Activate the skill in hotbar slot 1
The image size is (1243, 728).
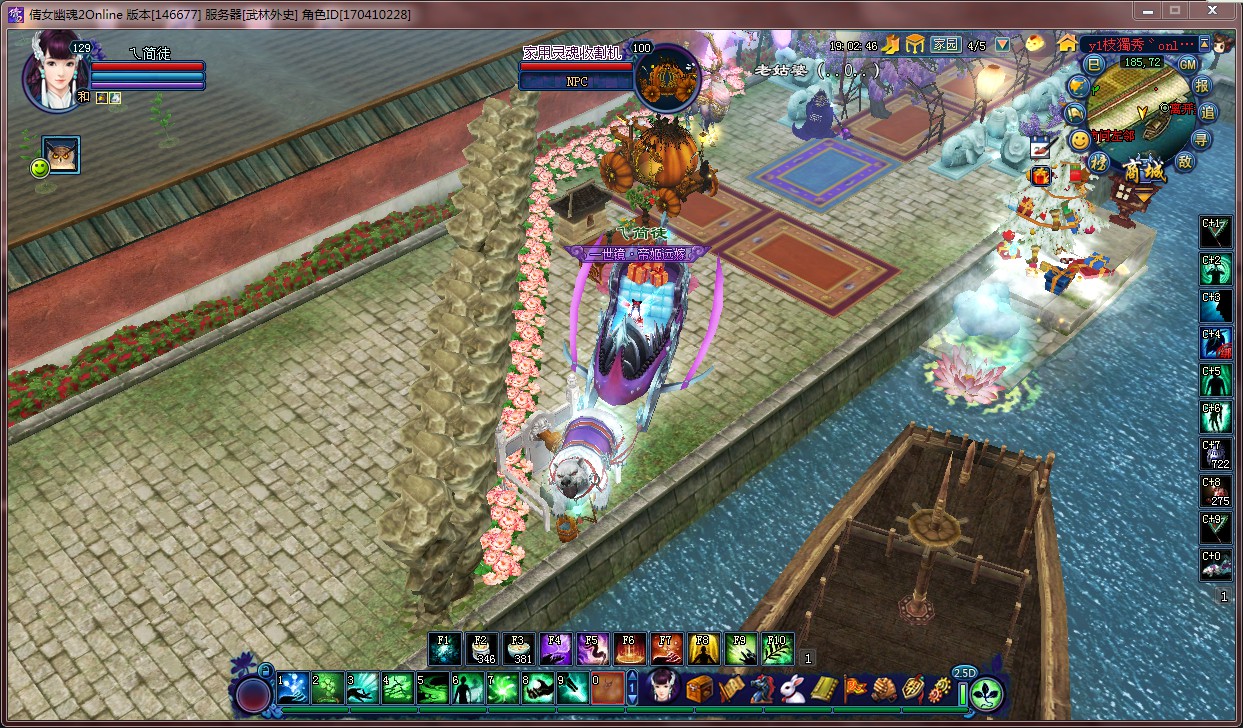[x=293, y=688]
